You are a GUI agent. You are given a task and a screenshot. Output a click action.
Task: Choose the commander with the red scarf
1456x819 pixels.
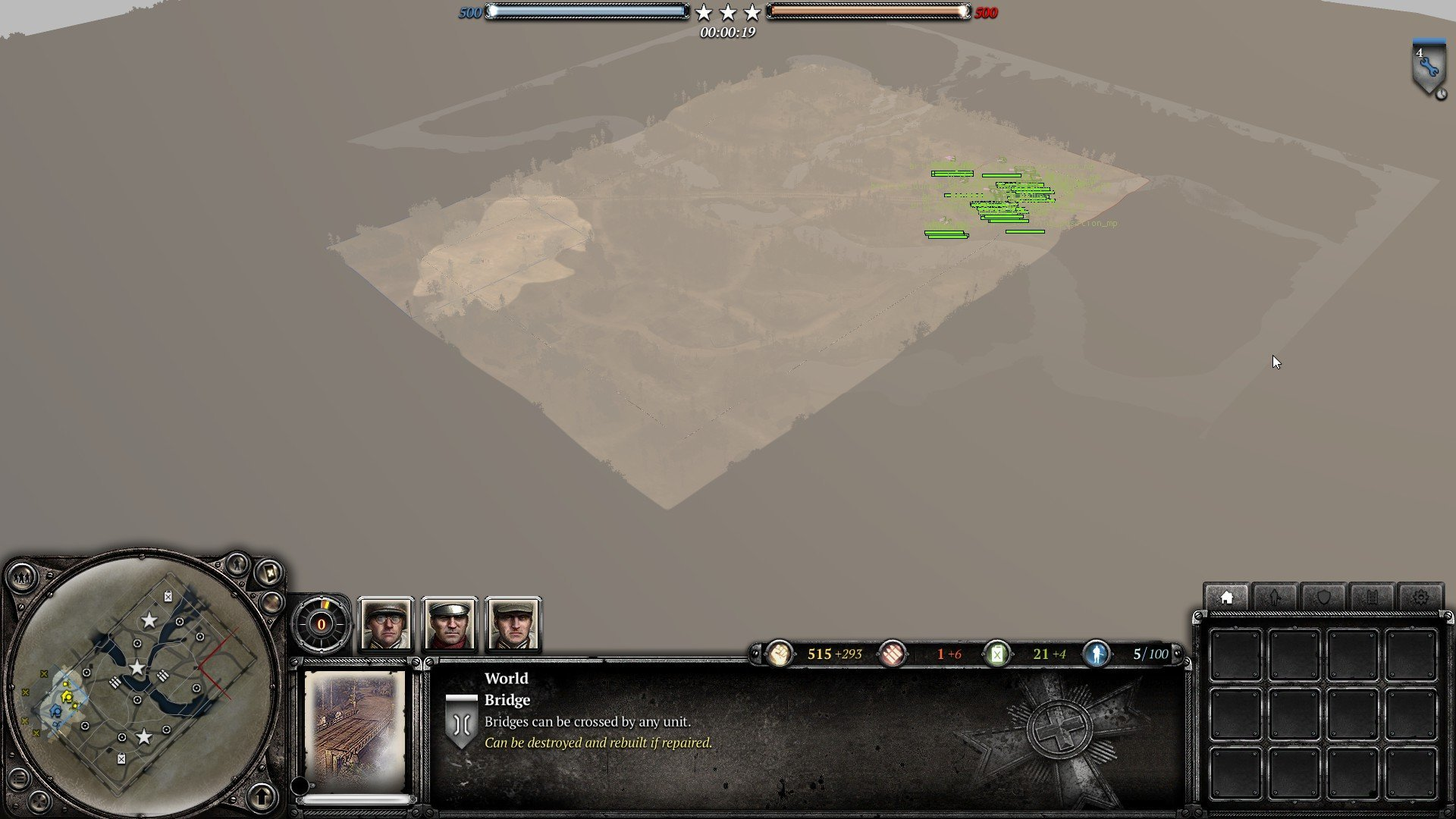[x=450, y=624]
